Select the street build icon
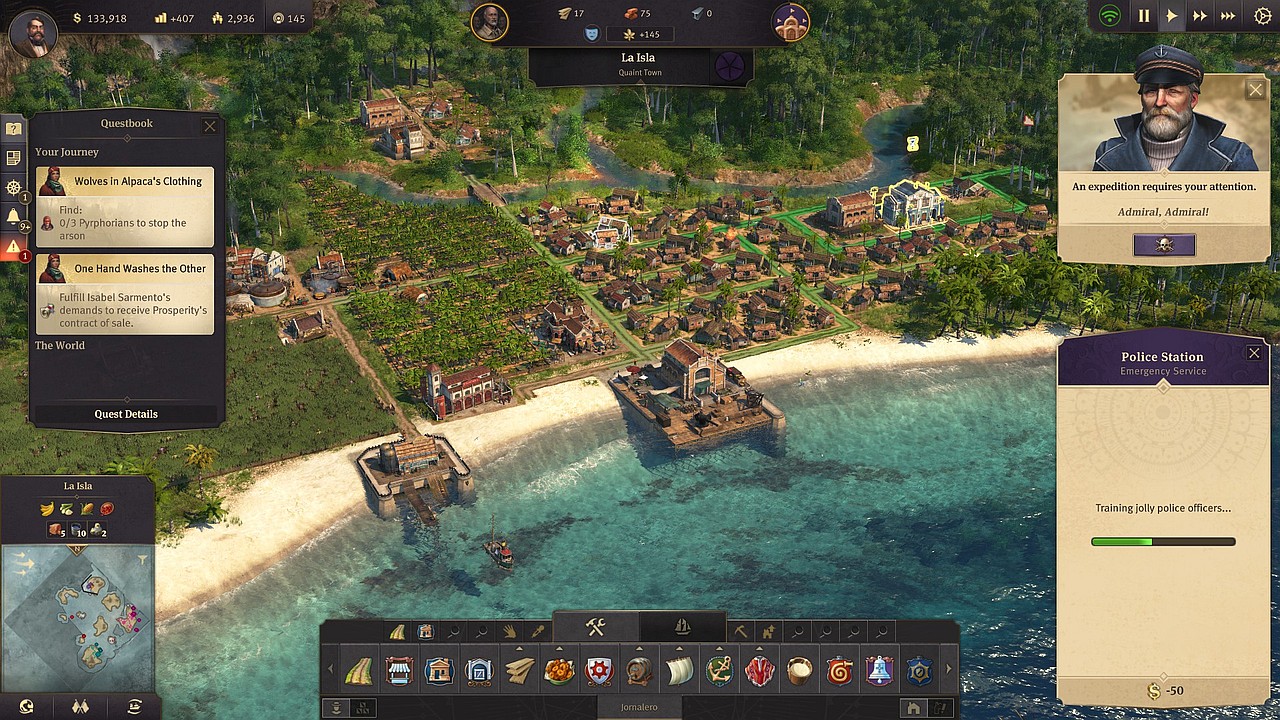This screenshot has height=720, width=1280. (x=359, y=671)
